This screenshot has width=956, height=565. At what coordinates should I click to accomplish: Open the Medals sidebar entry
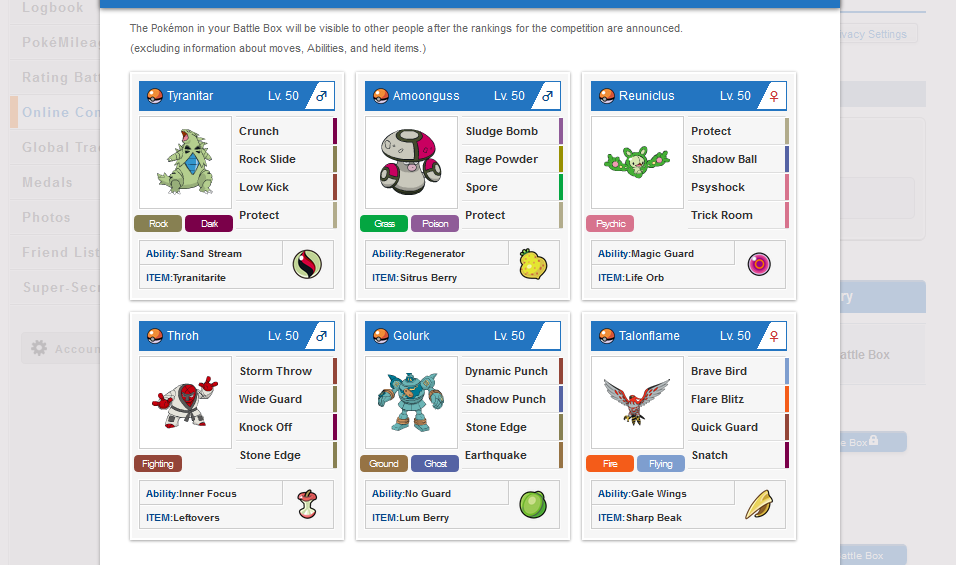coord(48,182)
